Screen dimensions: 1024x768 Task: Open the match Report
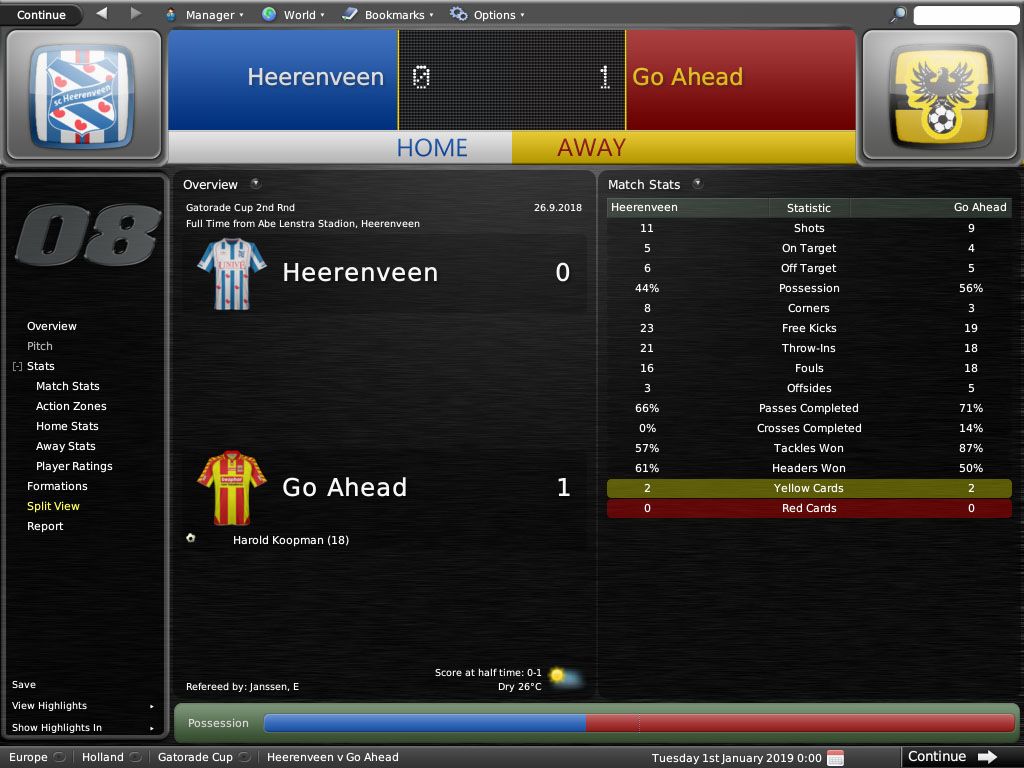(x=45, y=526)
